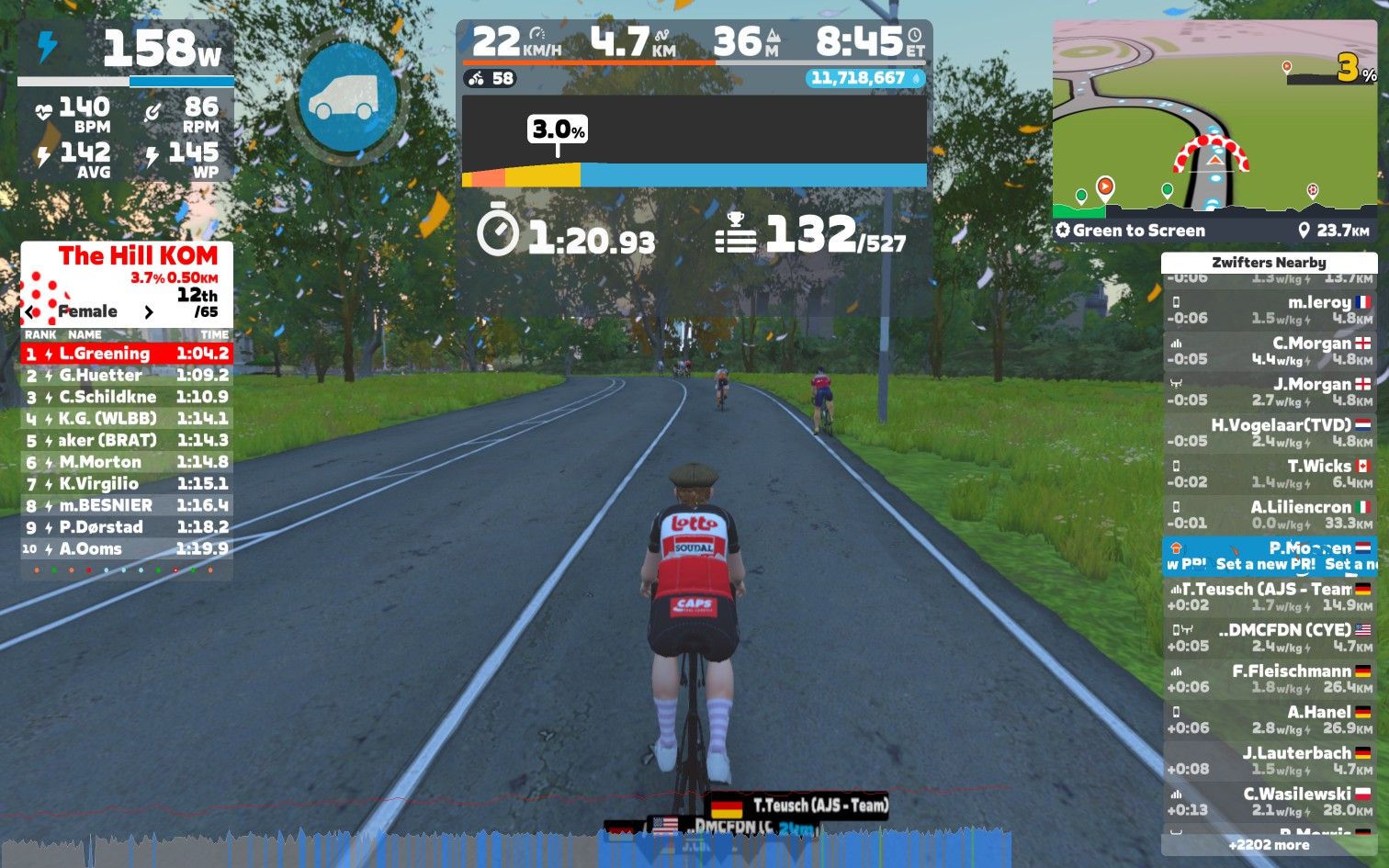Activate the van power-up icon
The width and height of the screenshot is (1389, 868).
[x=347, y=96]
